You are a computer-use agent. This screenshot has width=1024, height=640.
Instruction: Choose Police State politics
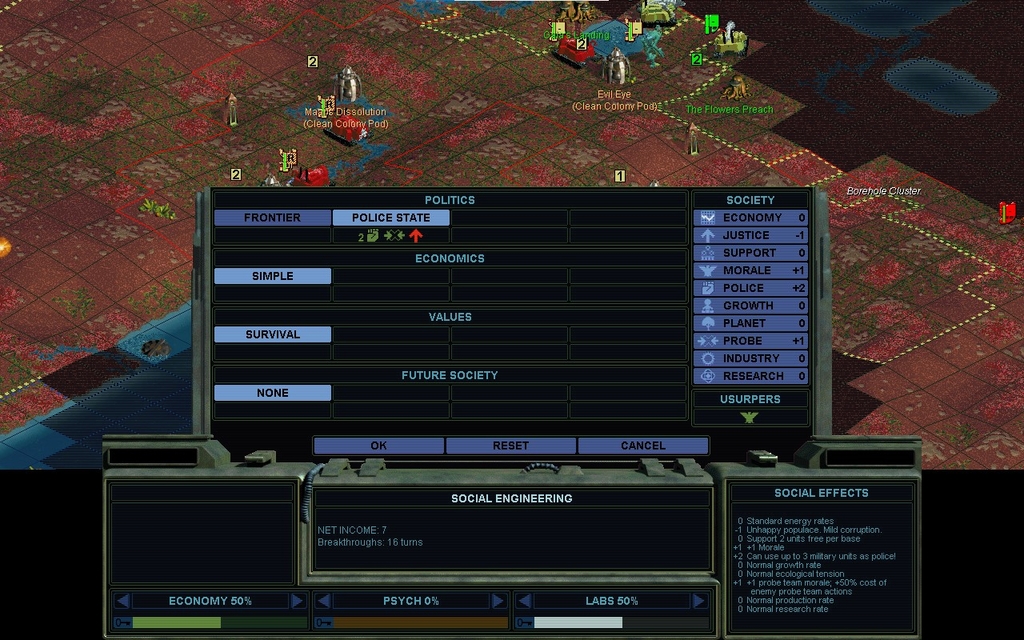391,218
